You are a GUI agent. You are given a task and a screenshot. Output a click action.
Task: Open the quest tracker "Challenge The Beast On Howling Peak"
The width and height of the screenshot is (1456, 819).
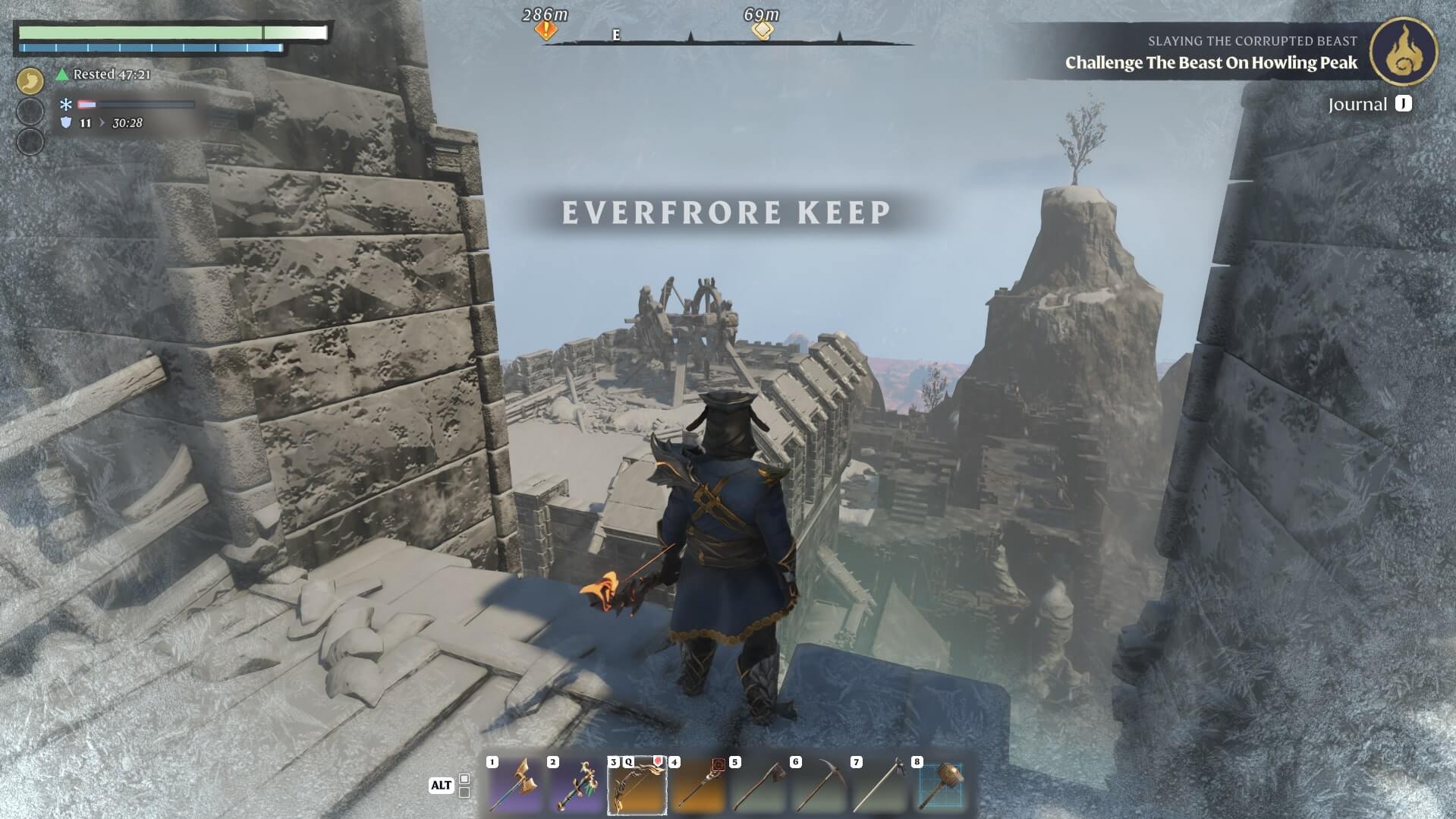point(1211,63)
